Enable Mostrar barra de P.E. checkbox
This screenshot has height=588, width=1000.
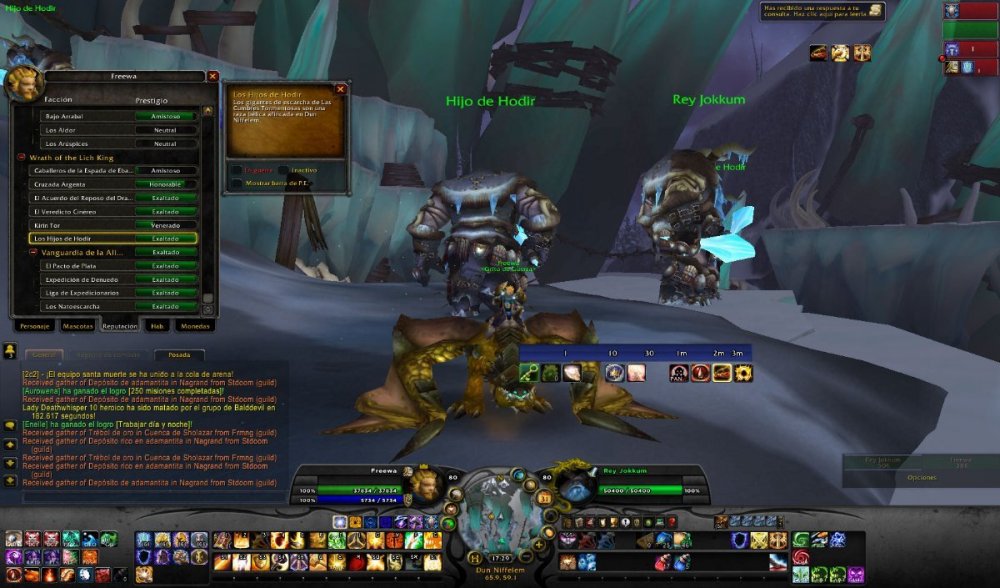[x=236, y=184]
